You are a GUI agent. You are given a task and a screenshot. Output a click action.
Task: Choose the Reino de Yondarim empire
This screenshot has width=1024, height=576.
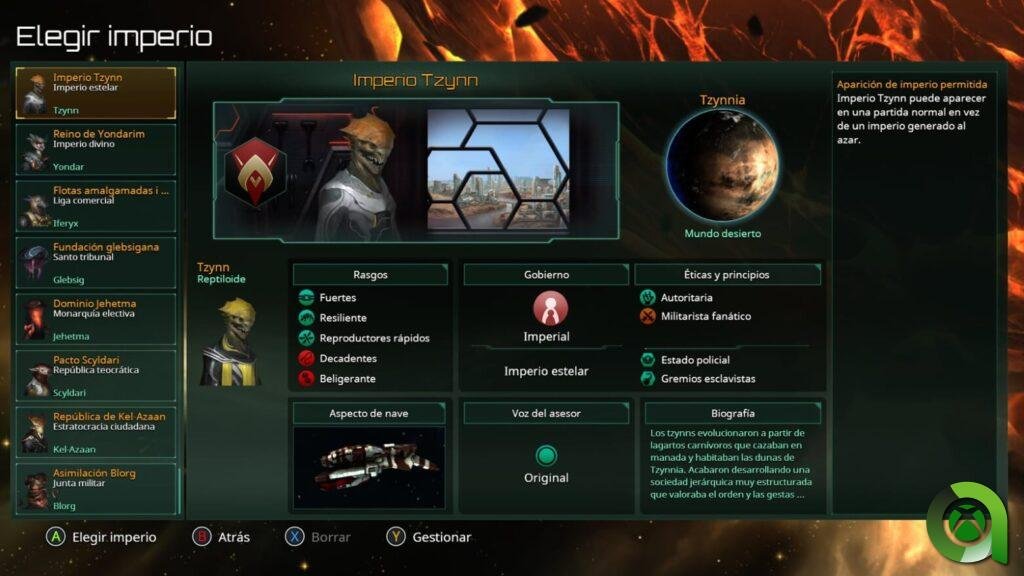click(95, 150)
